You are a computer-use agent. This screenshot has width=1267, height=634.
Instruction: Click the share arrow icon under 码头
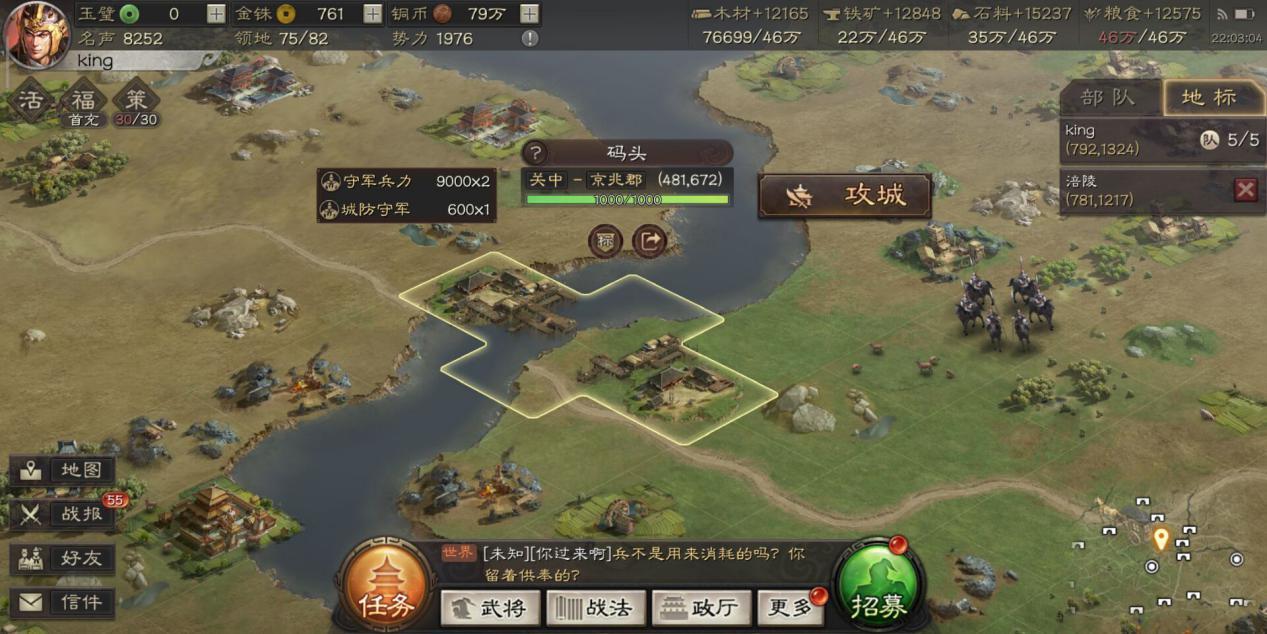click(x=650, y=241)
